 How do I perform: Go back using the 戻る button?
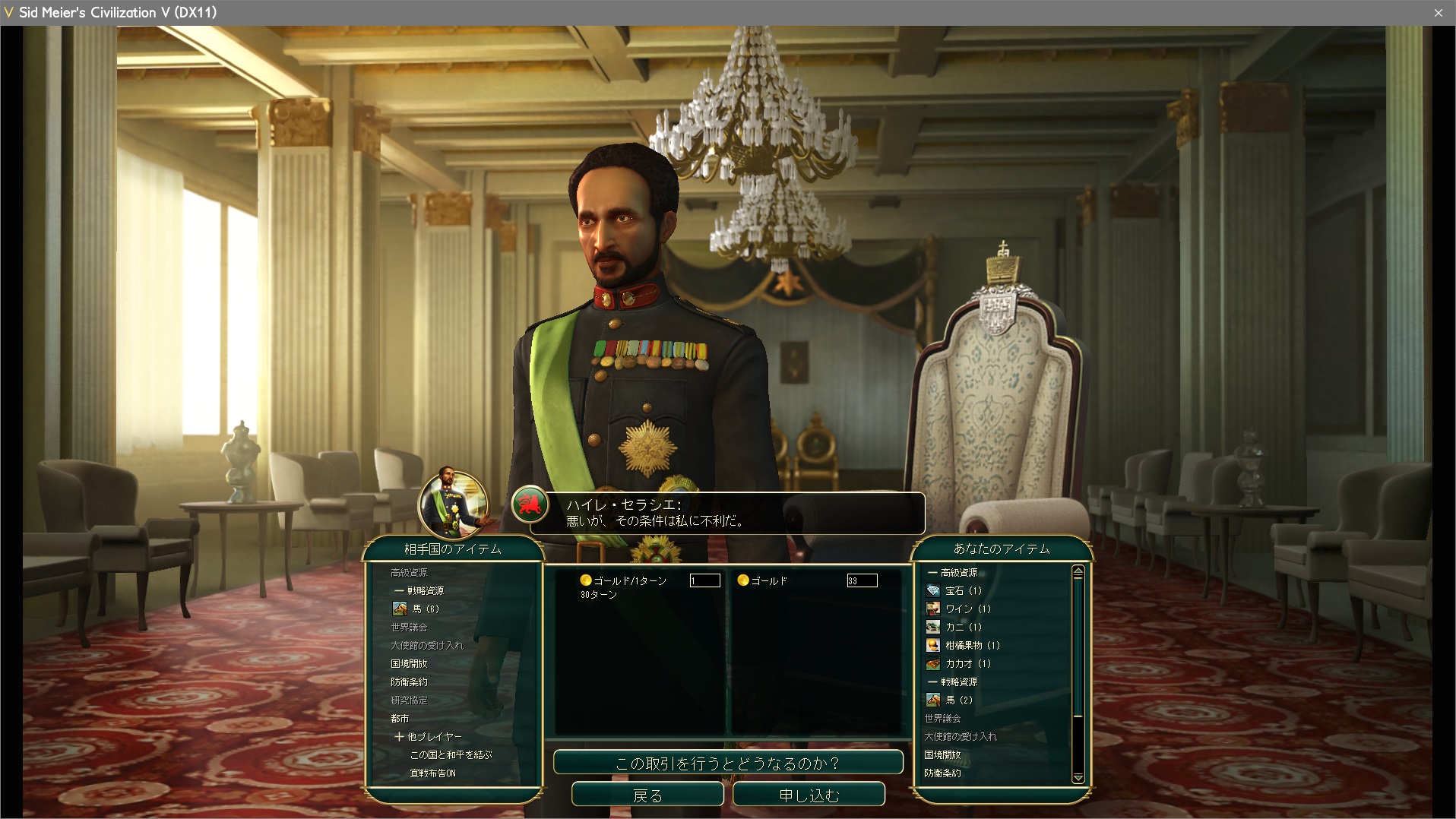[x=647, y=795]
